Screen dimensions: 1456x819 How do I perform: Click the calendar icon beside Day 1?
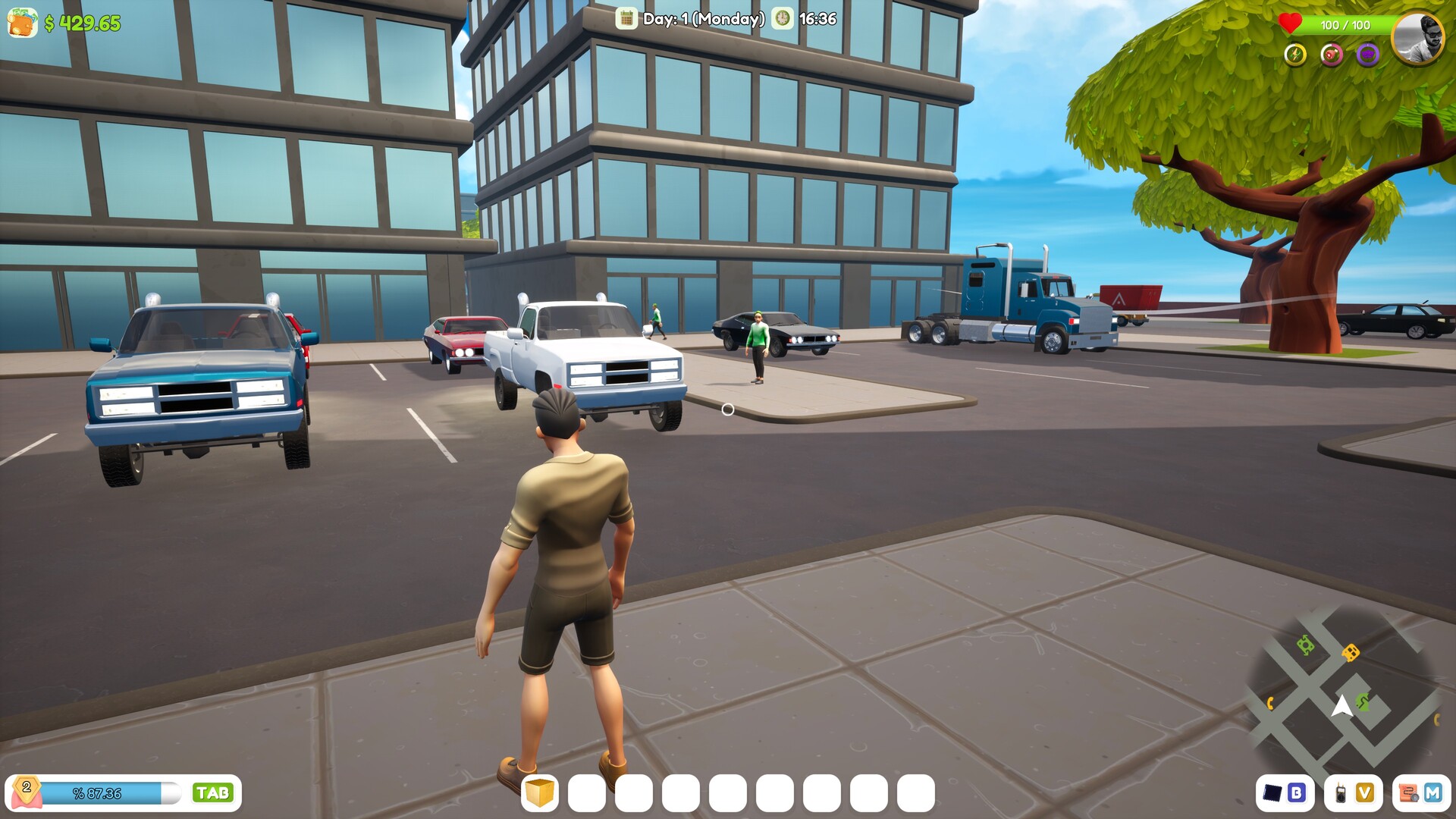626,20
